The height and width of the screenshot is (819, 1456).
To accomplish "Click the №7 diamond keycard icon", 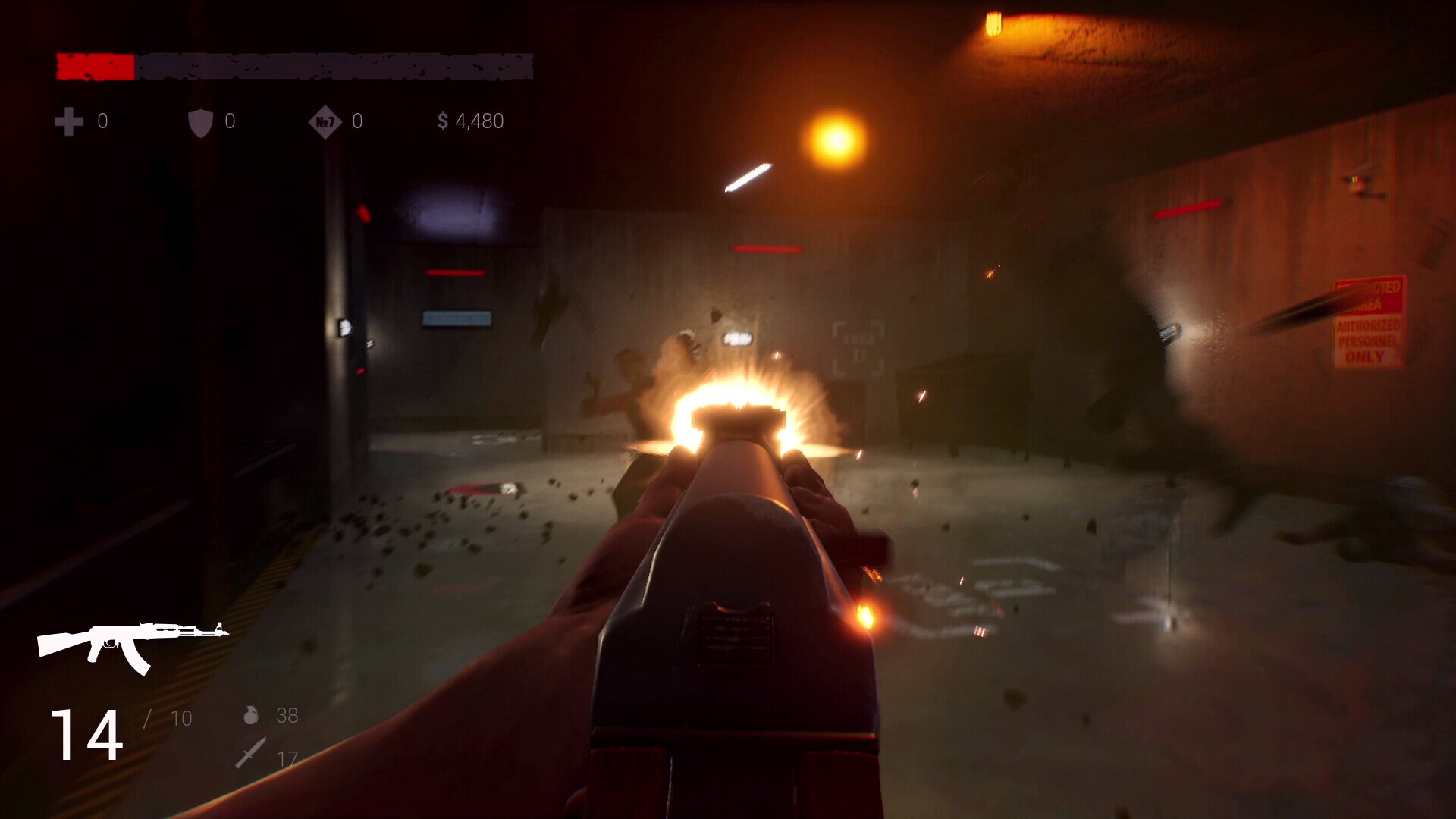I will click(325, 121).
